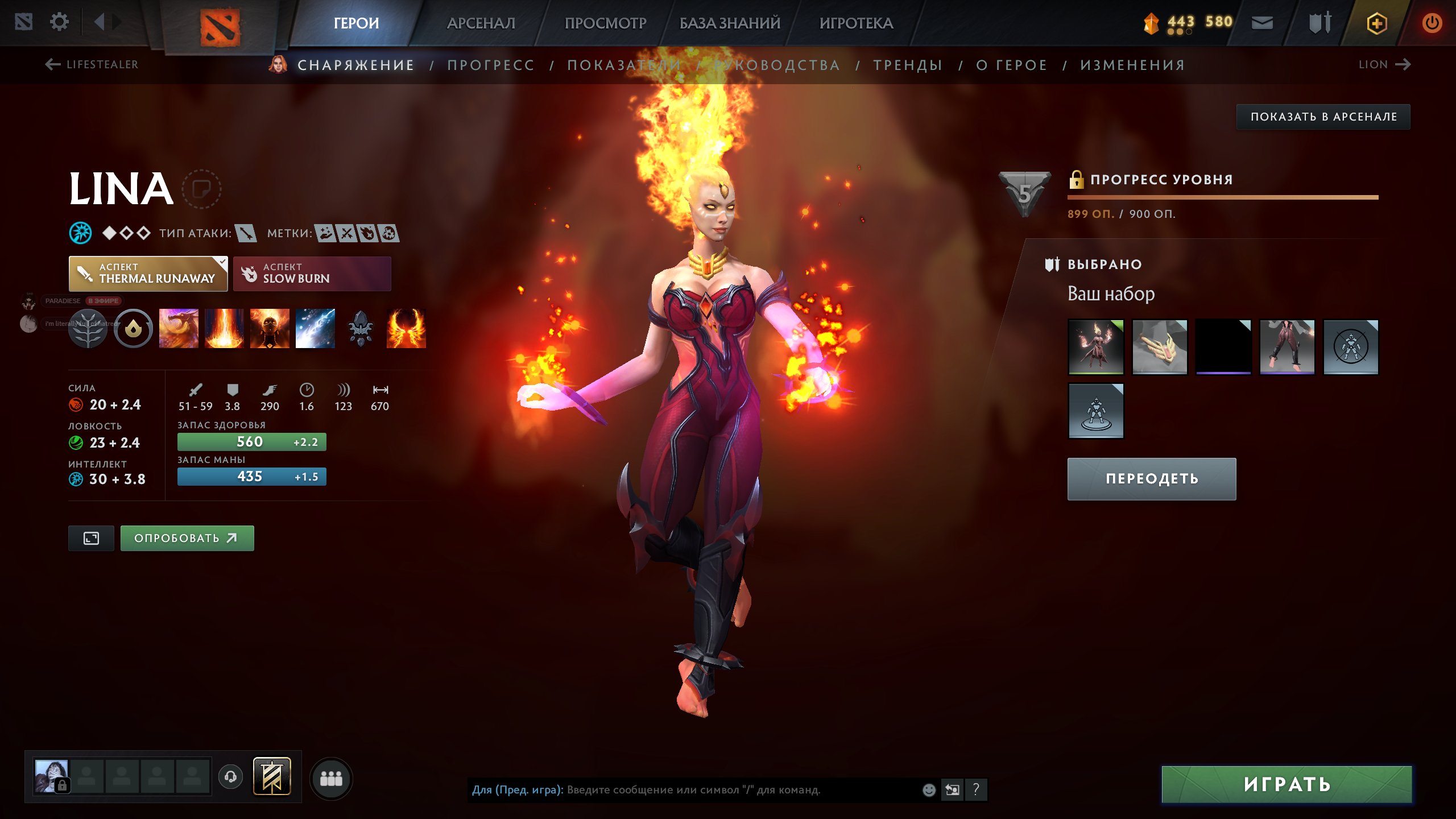1456x819 pixels.
Task: Click the Fiery Soul ability icon
Action: 270,329
